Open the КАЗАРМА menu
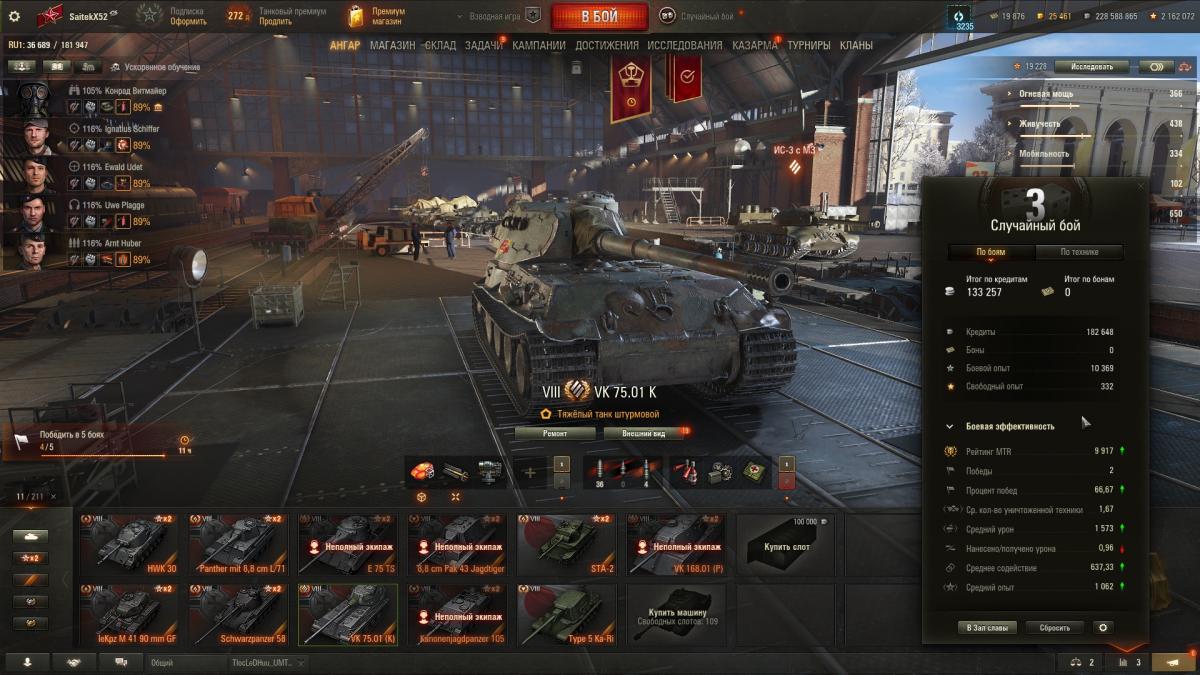 click(754, 45)
